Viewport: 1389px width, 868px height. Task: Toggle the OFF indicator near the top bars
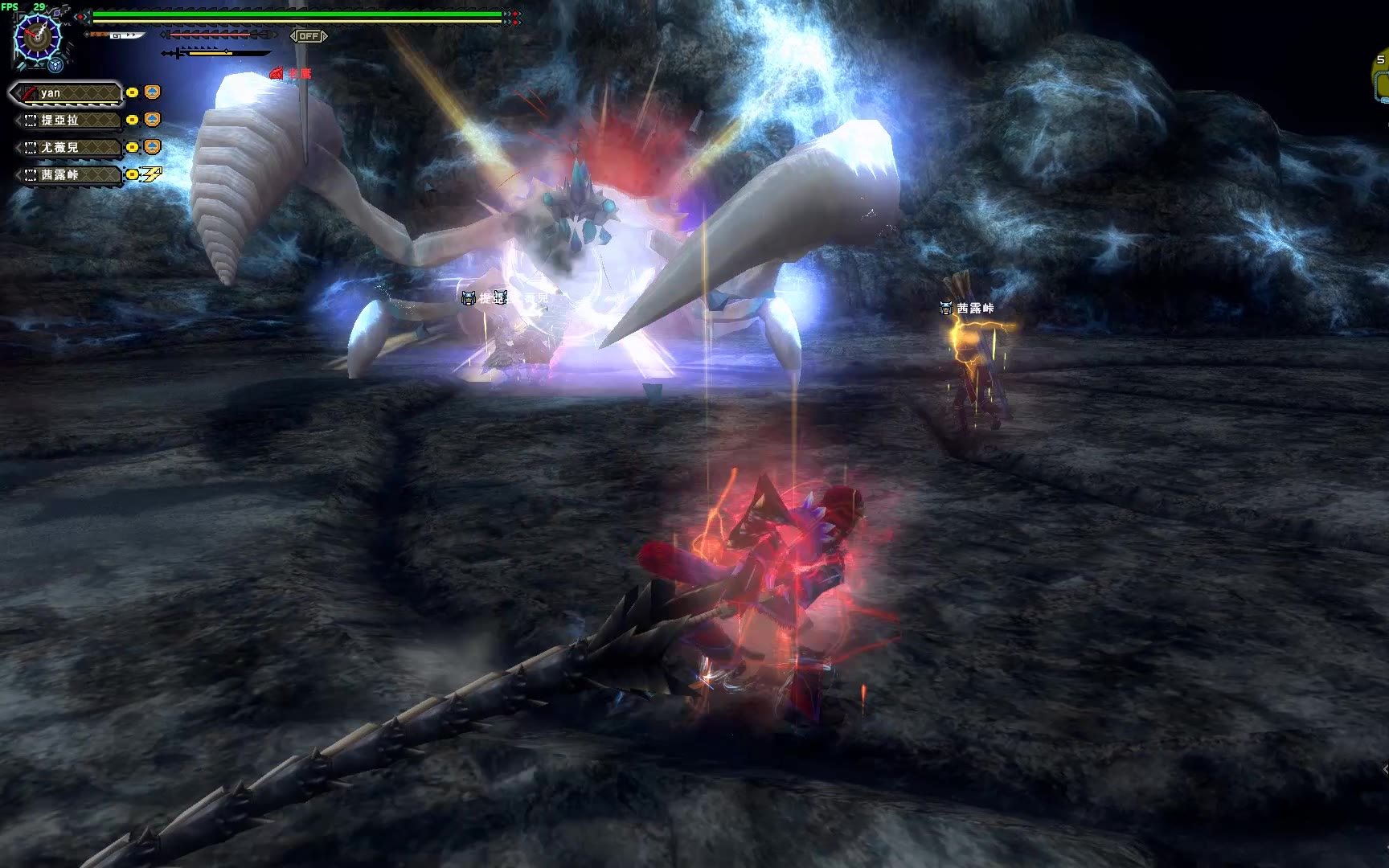309,36
